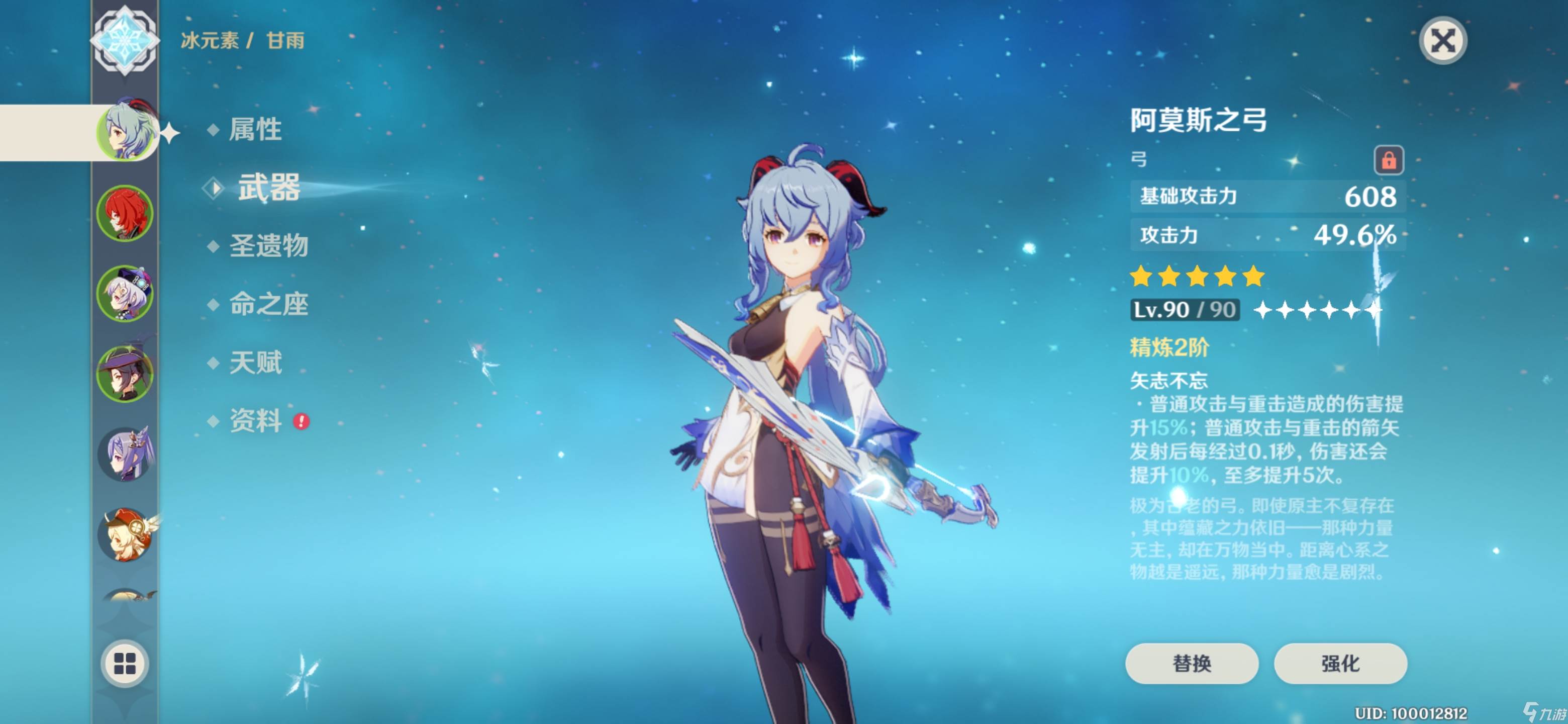This screenshot has width=1568, height=724.
Task: Click the 替换 replace weapon button
Action: coord(1191,663)
